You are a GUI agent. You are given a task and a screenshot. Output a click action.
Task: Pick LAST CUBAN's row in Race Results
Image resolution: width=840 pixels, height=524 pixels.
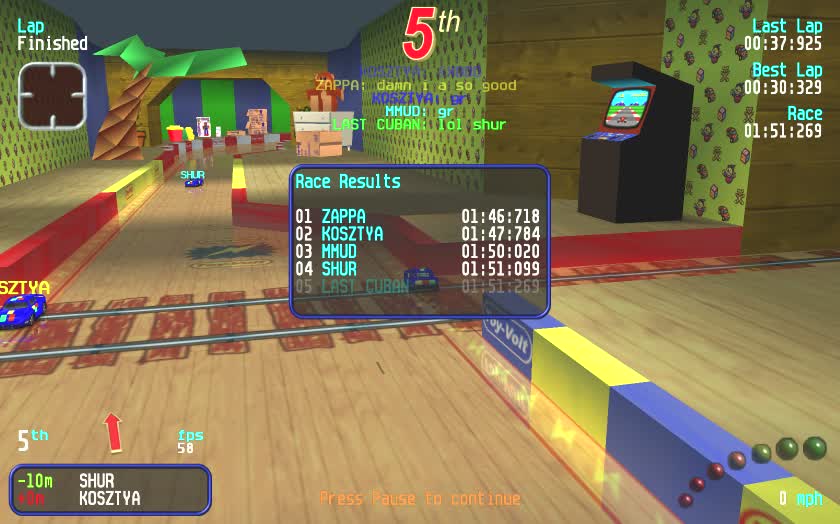point(417,286)
